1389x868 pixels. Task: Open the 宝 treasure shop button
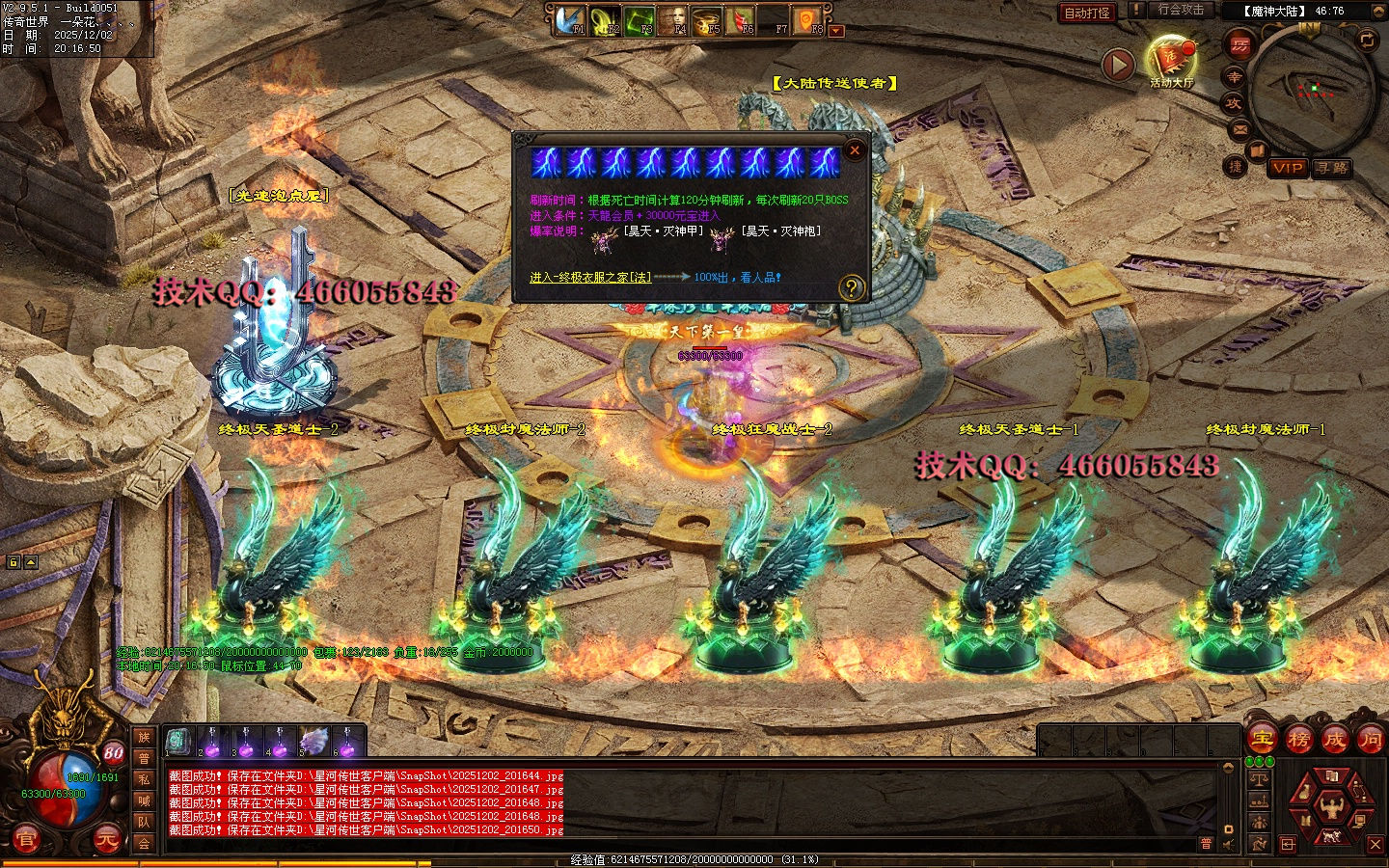click(x=1263, y=740)
